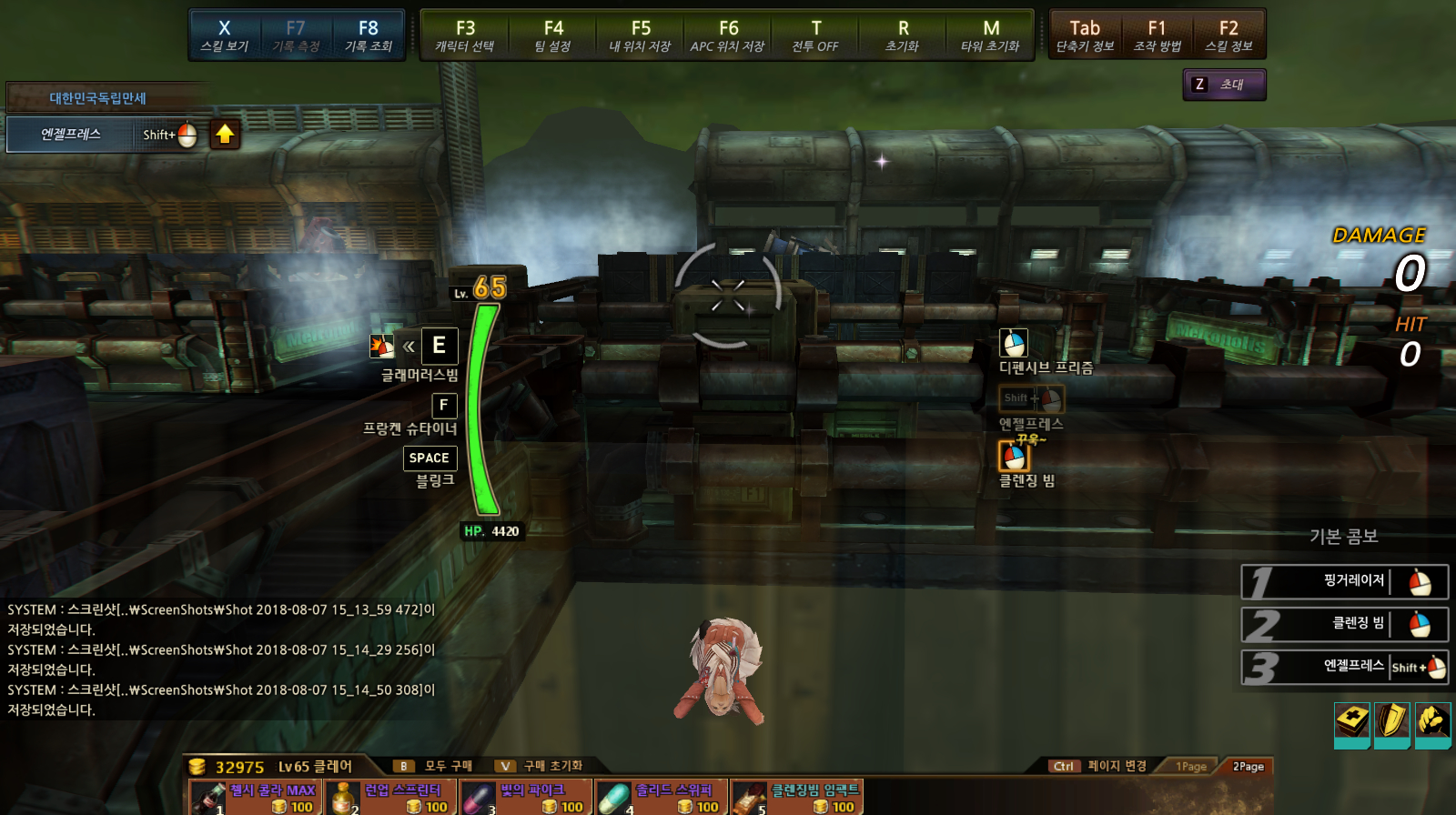1456x815 pixels.
Task: Click the yellow fist buff icon
Action: point(1432,723)
